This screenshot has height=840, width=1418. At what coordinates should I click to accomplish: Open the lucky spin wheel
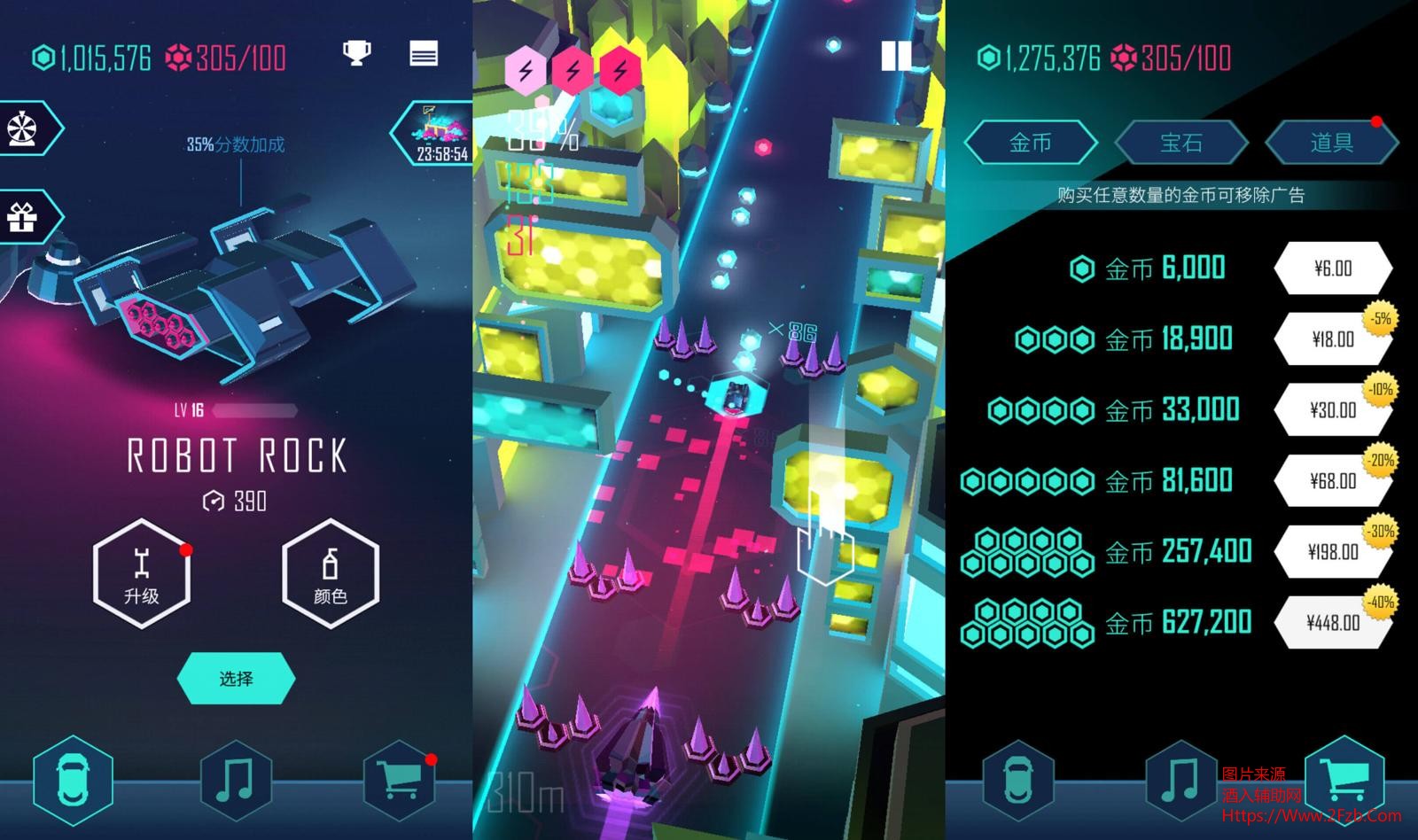tap(24, 129)
